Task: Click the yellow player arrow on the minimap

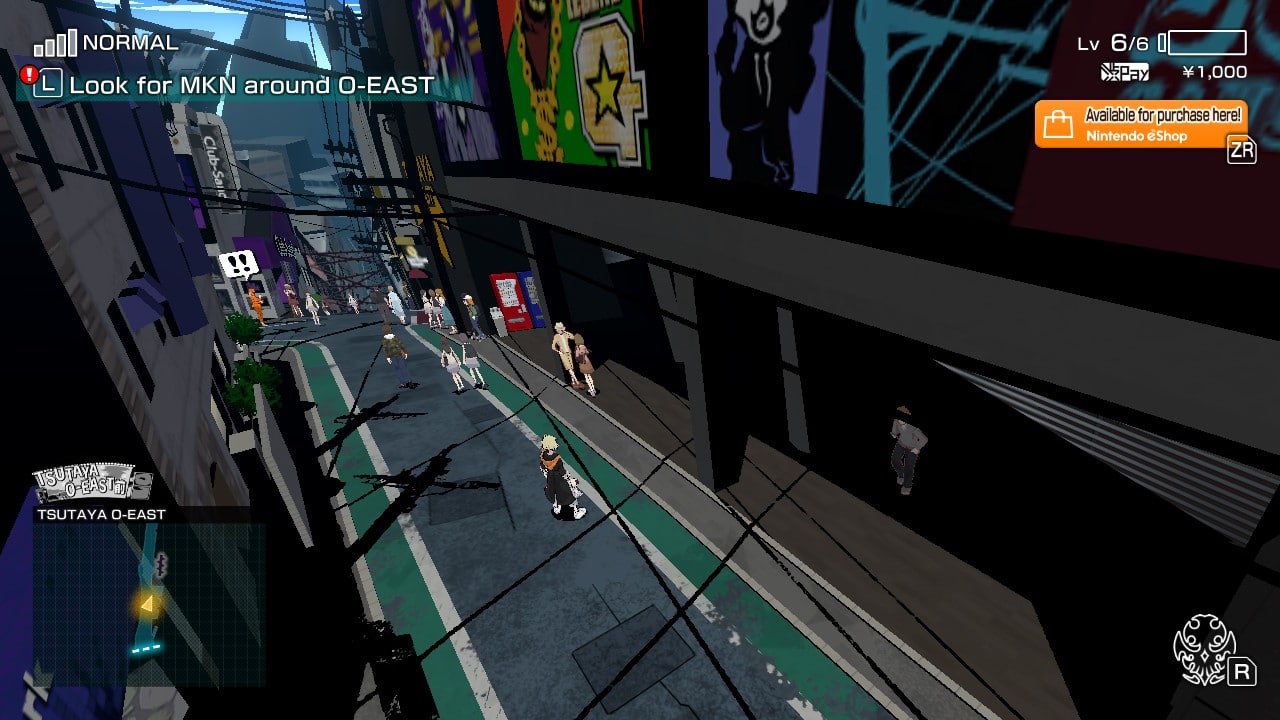Action: pyautogui.click(x=150, y=603)
